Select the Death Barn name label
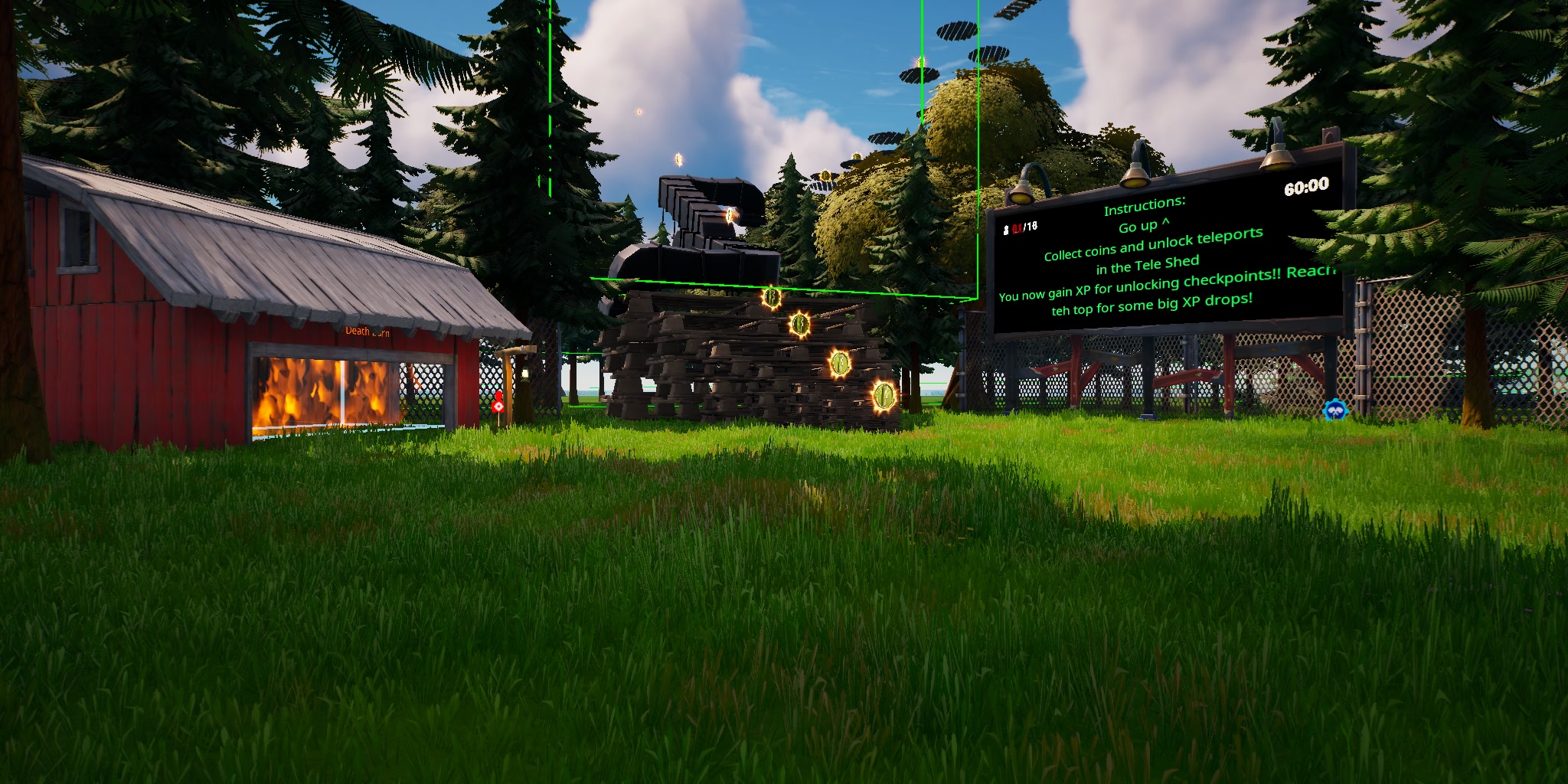The height and width of the screenshot is (784, 1568). pos(367,332)
